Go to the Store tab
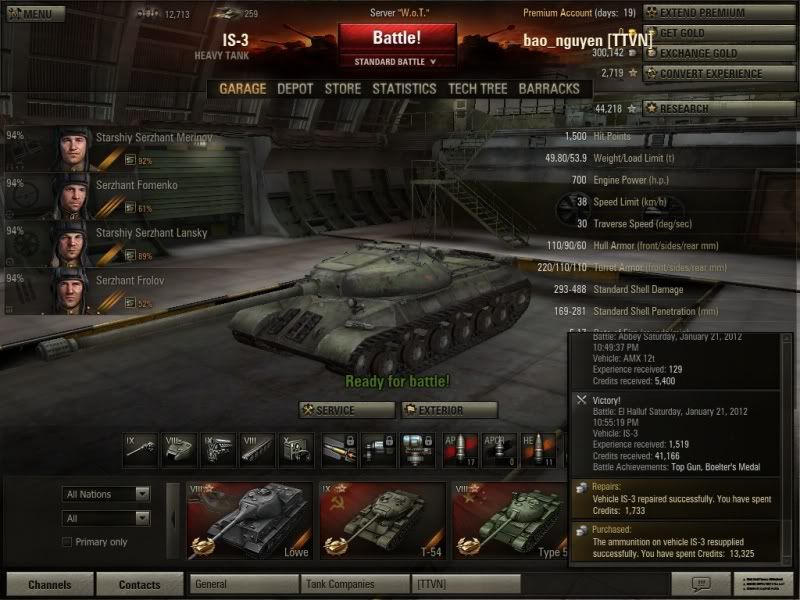 click(x=343, y=88)
